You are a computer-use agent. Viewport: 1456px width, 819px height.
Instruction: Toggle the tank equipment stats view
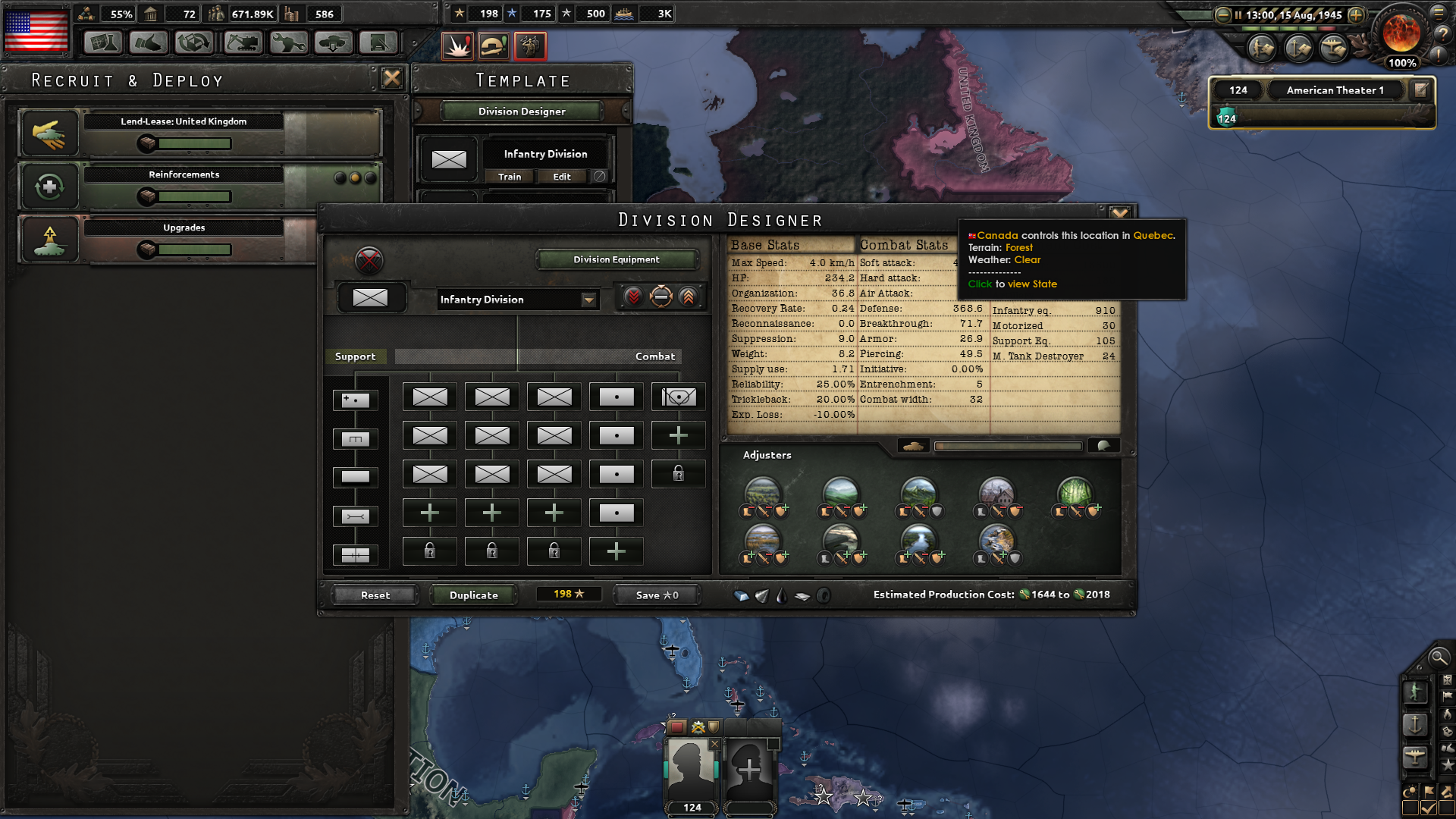[913, 446]
